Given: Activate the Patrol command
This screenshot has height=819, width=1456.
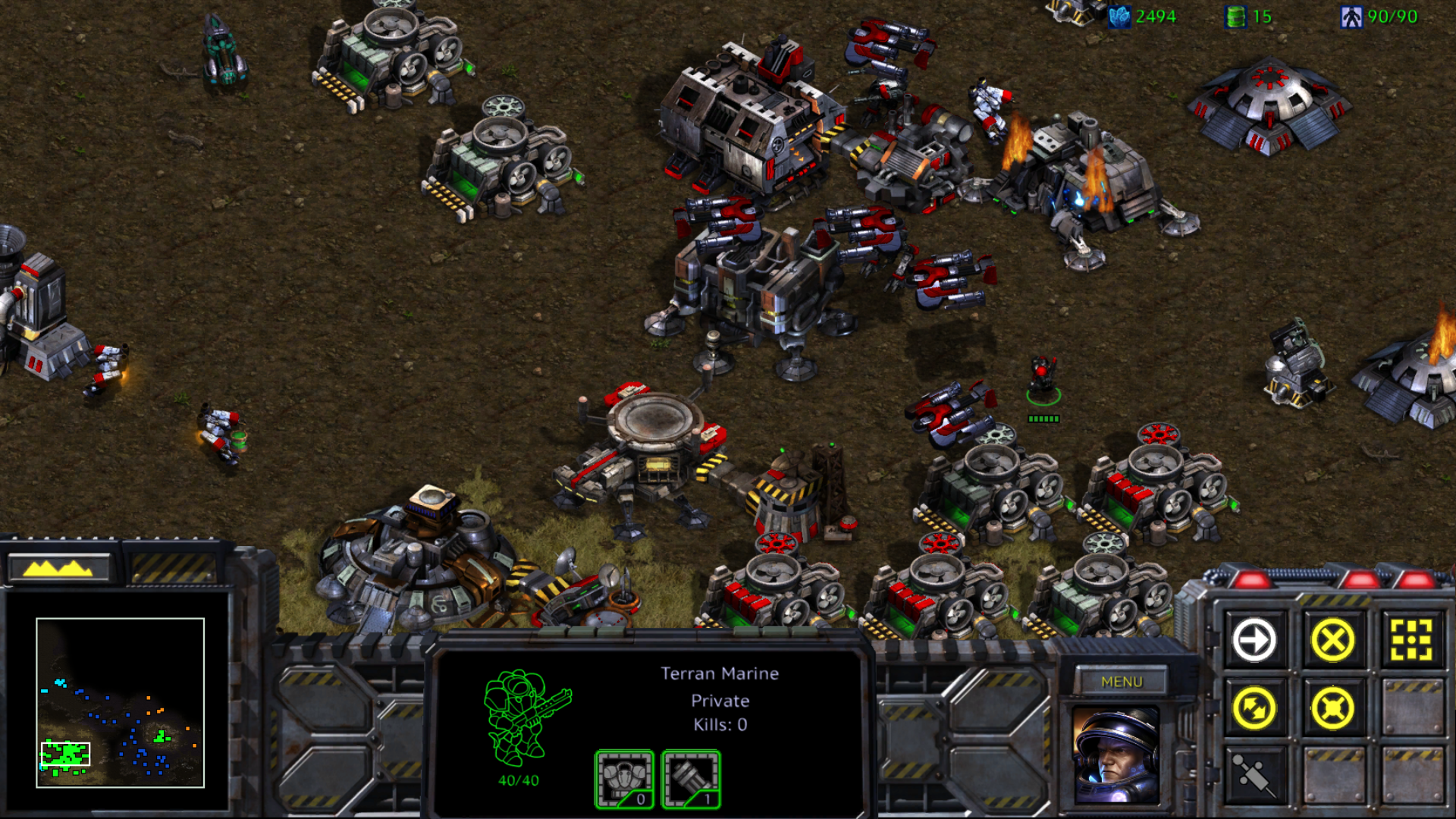Looking at the screenshot, I should [1254, 708].
